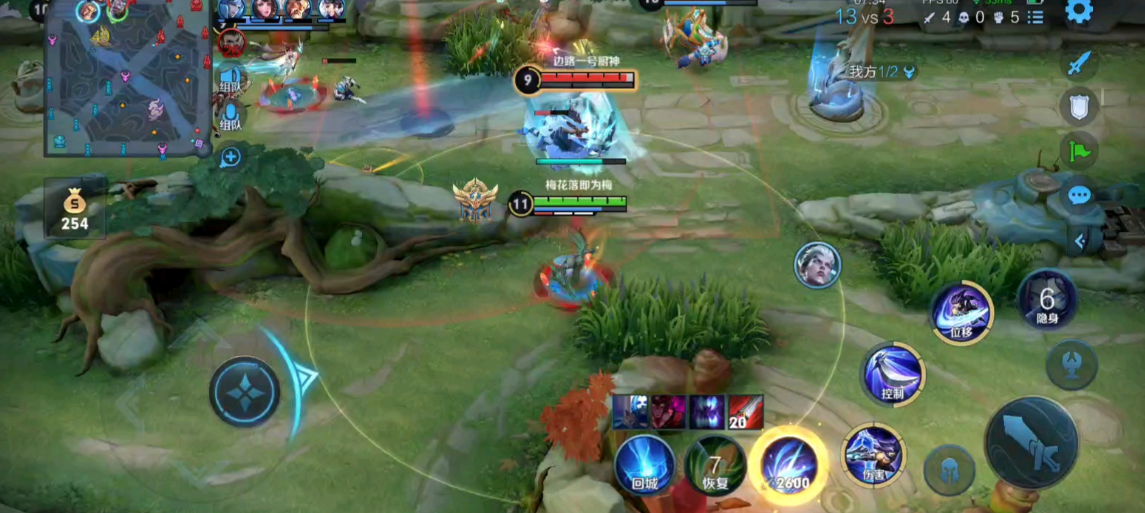Buy the glowing 2600 gold item
1145x513 pixels.
(x=787, y=464)
